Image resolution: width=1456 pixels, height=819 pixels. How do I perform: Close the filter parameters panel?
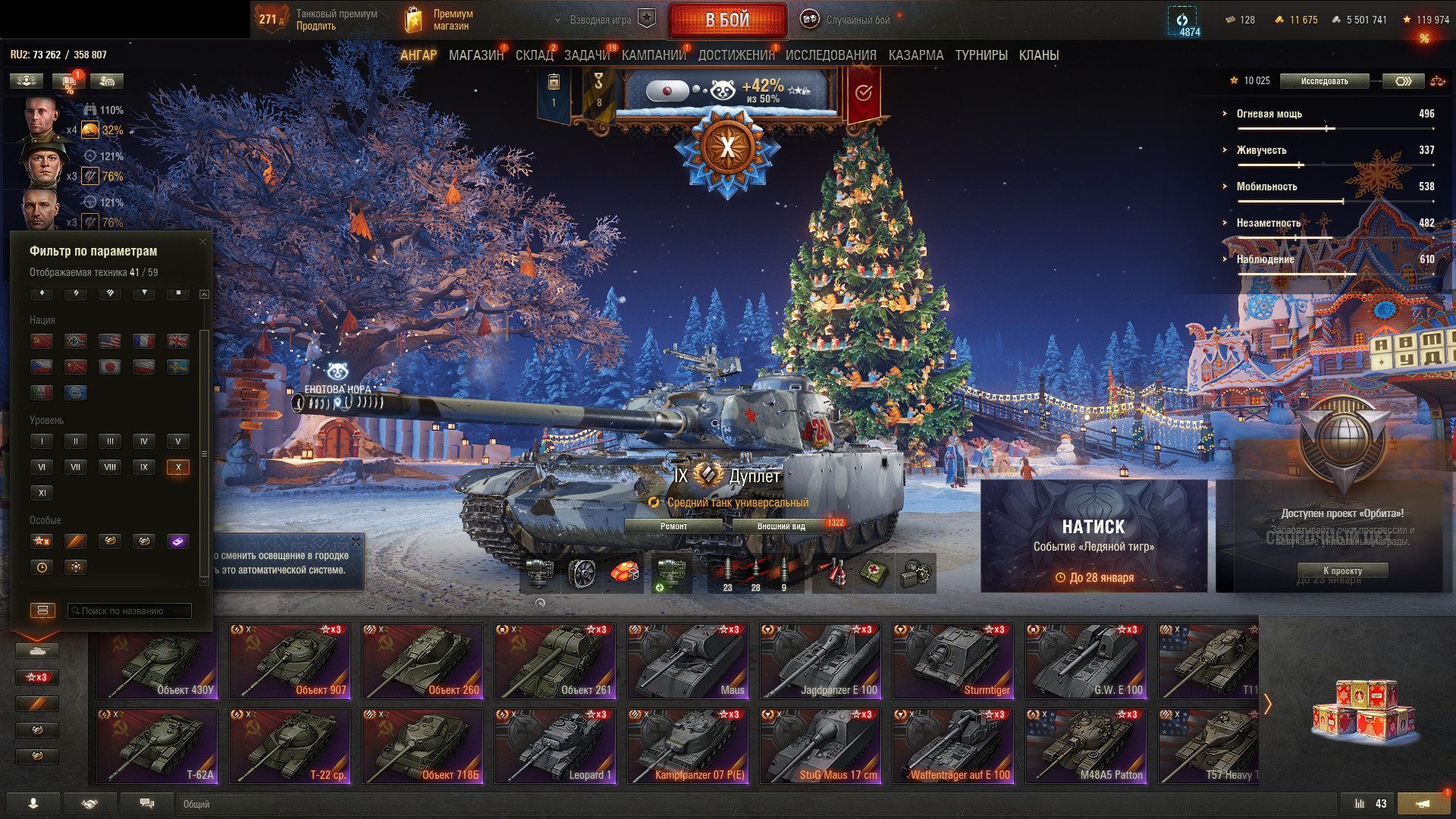coord(202,242)
